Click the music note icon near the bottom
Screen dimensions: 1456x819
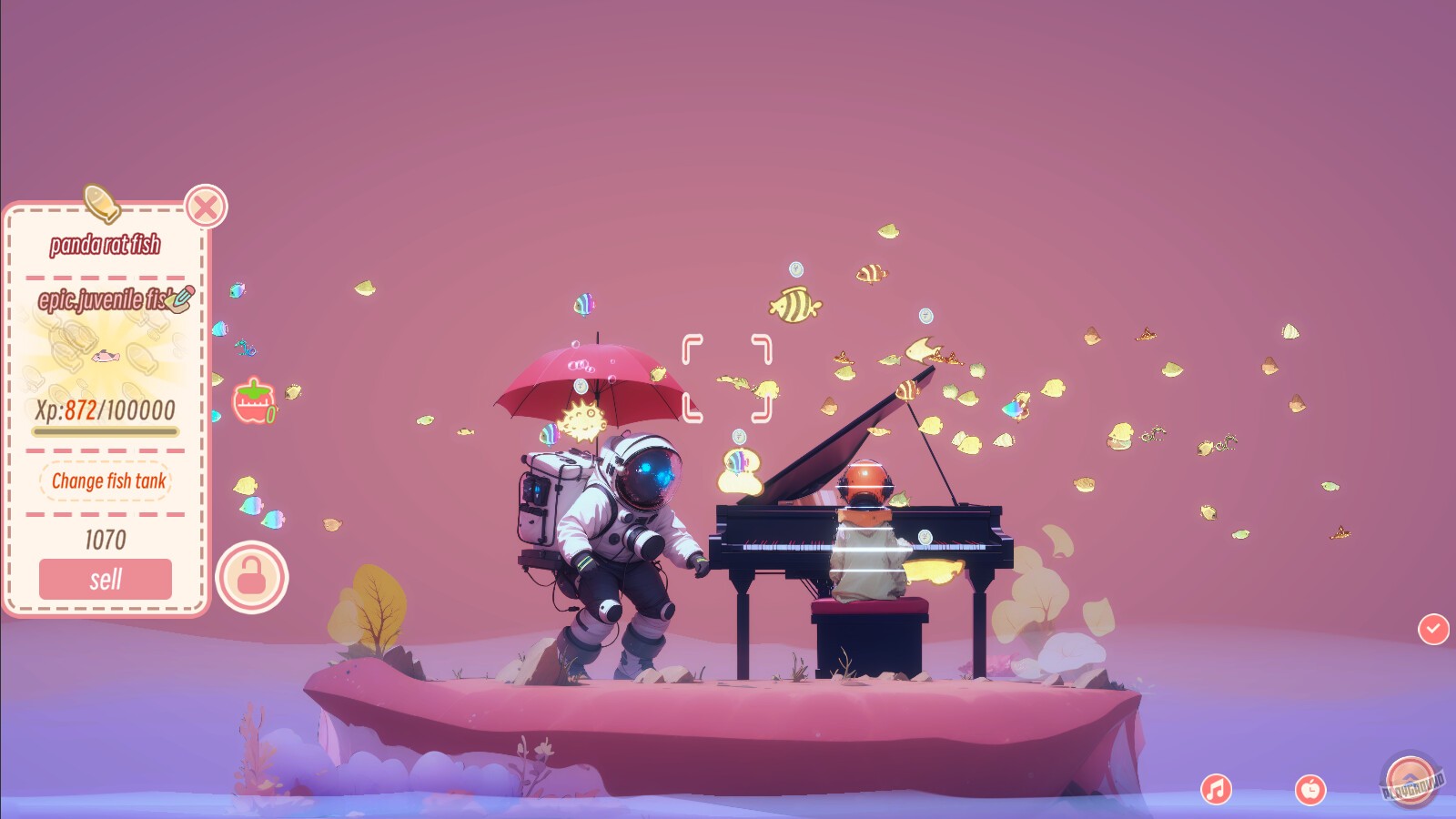[1215, 788]
